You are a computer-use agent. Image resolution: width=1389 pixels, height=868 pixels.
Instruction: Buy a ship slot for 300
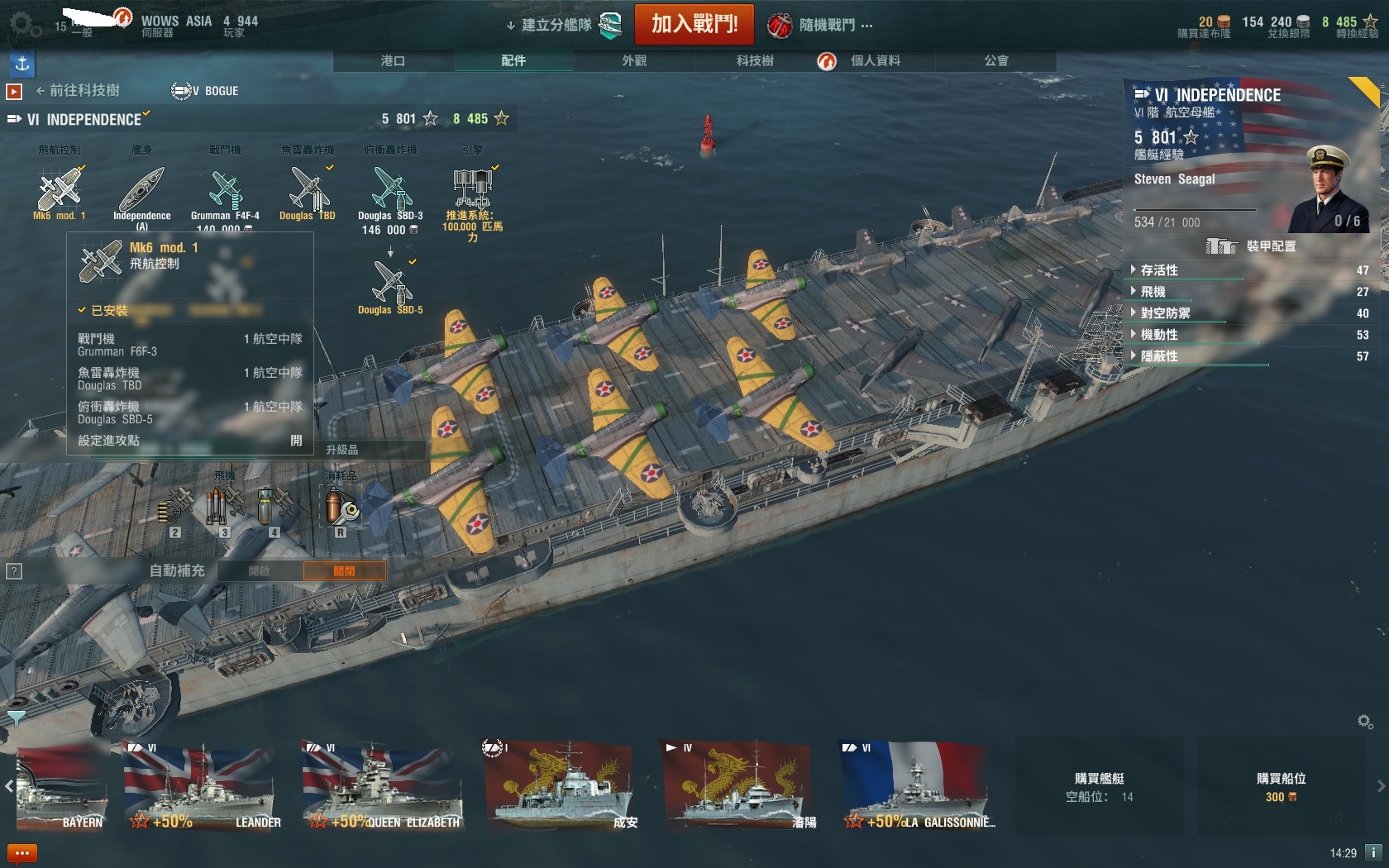tap(1281, 788)
